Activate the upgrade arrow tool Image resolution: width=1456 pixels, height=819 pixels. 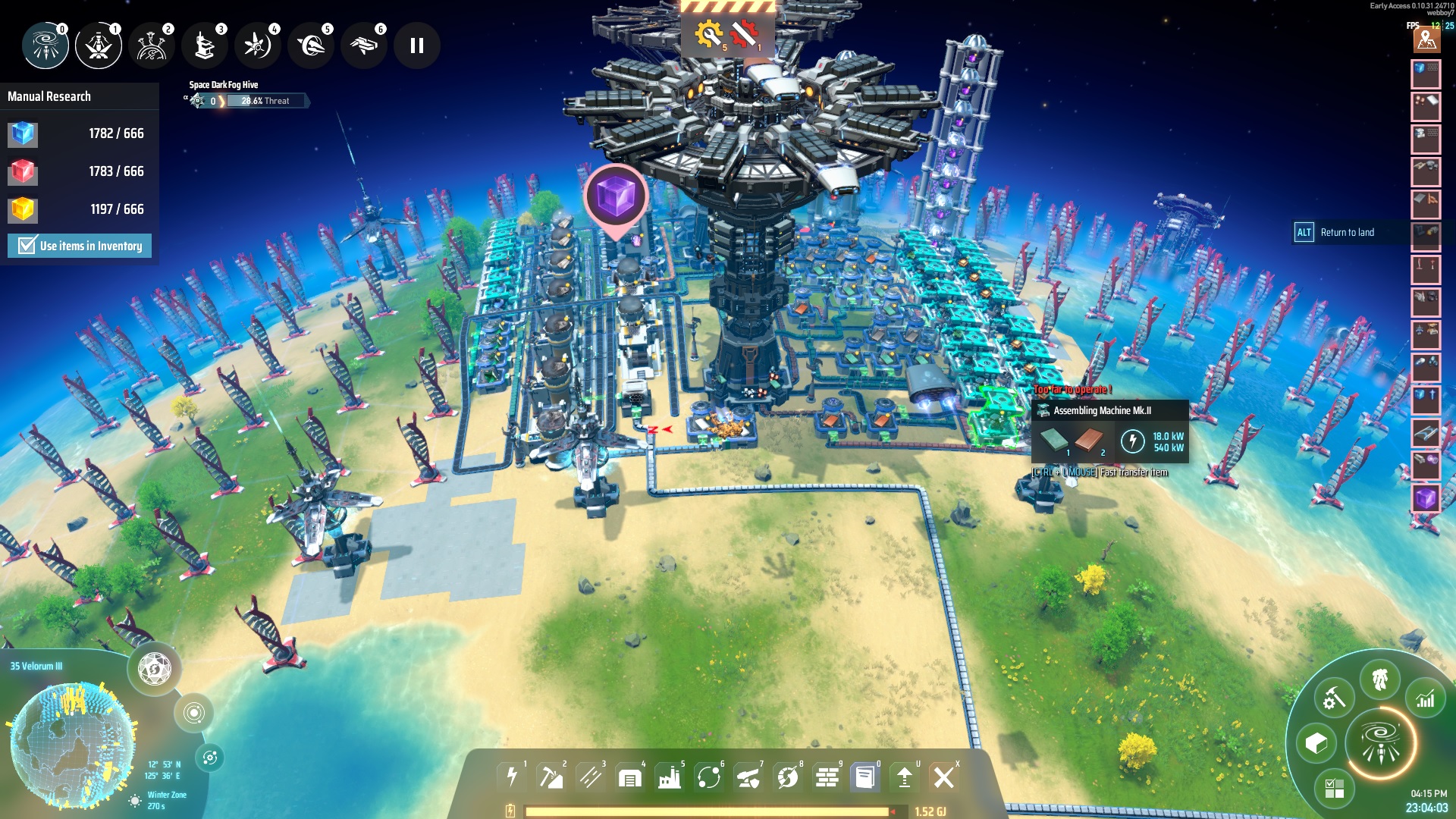[905, 777]
